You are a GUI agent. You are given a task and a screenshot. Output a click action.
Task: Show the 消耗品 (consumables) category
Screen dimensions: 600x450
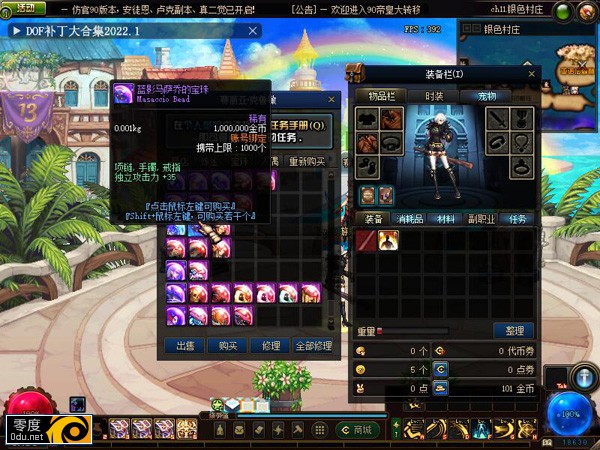(x=408, y=218)
